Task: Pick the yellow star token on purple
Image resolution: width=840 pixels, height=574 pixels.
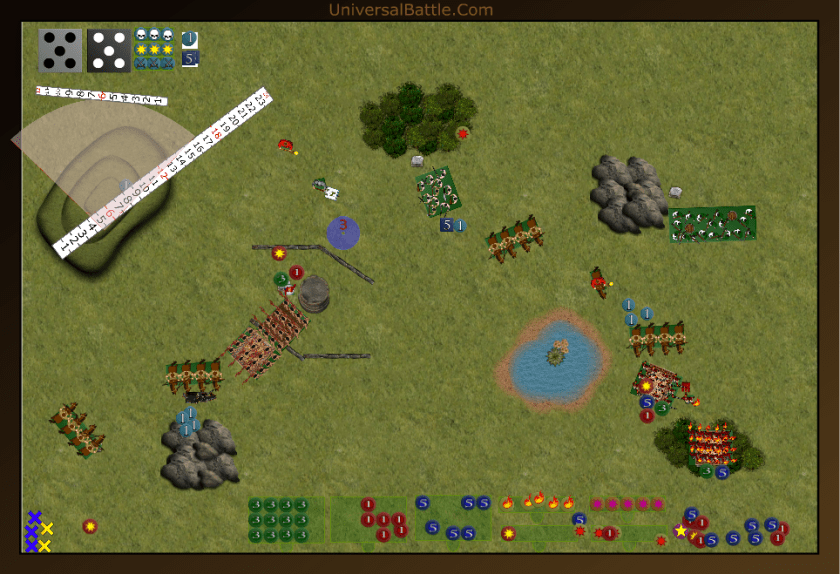Action: pos(682,531)
